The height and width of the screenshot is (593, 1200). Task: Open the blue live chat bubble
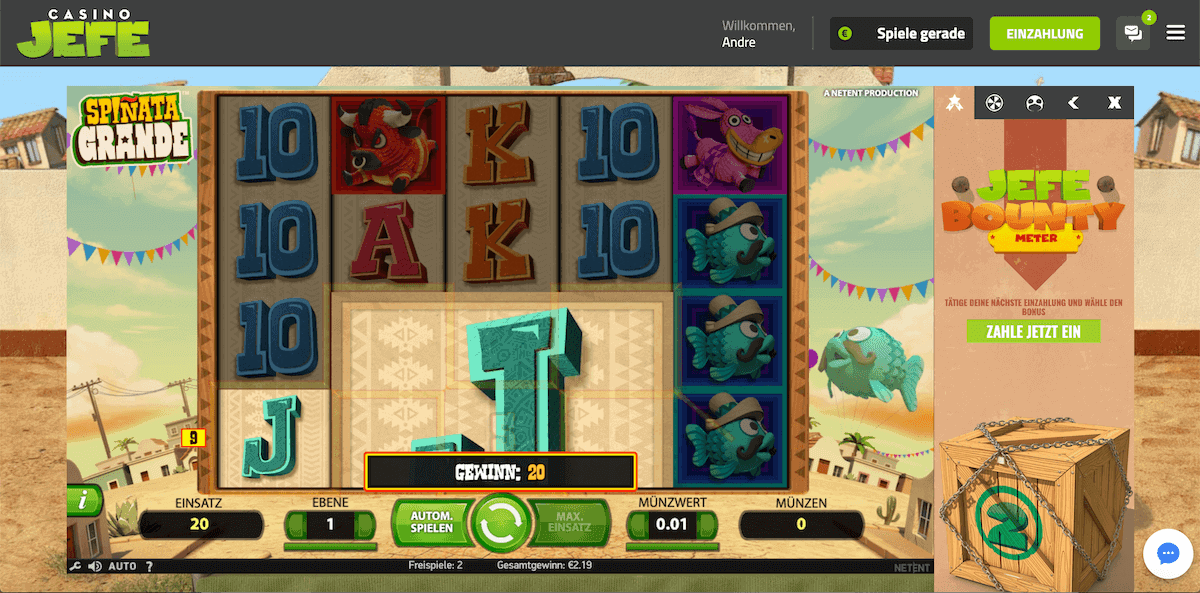click(x=1168, y=554)
